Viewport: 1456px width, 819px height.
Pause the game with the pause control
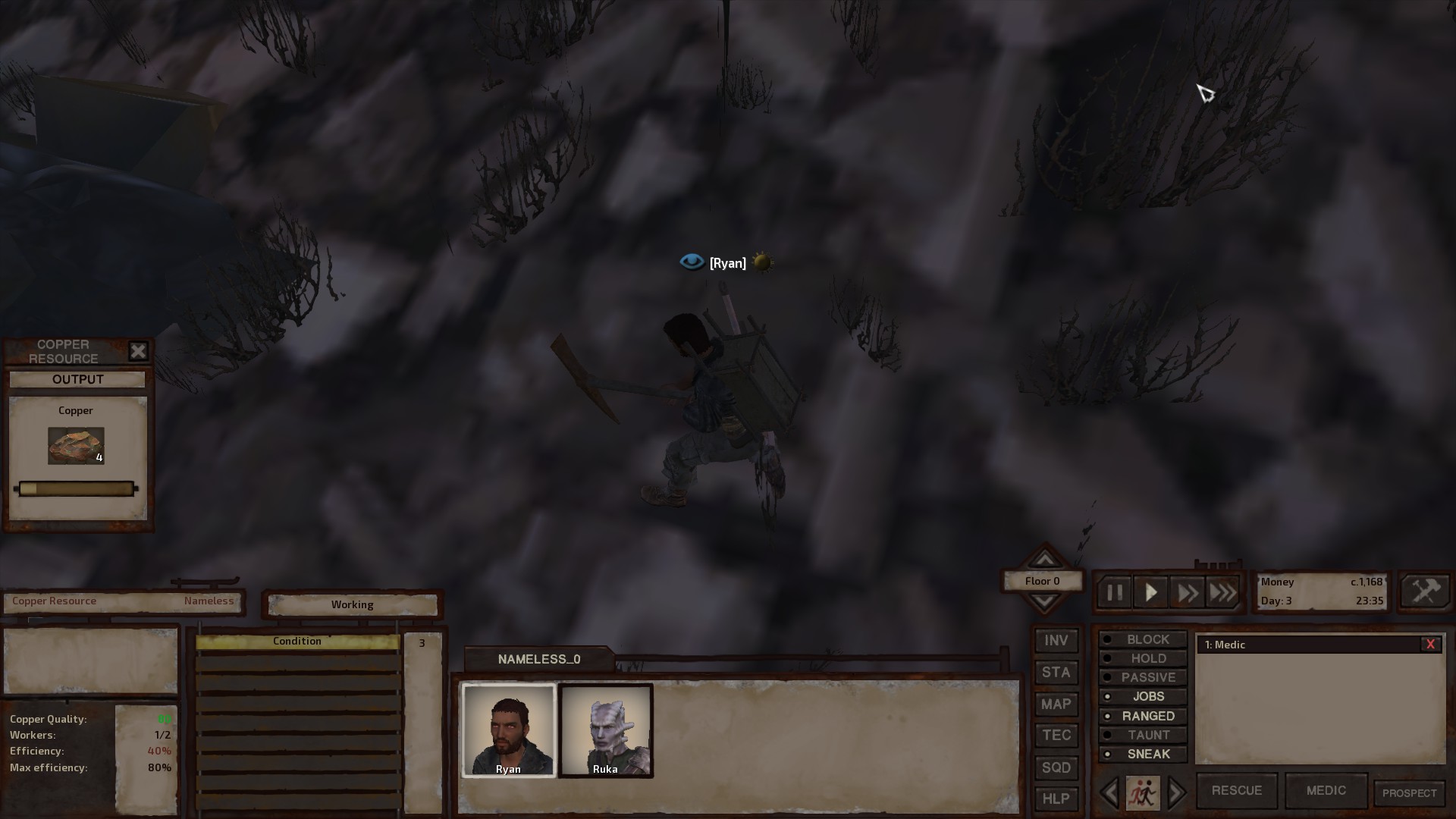tap(1114, 592)
